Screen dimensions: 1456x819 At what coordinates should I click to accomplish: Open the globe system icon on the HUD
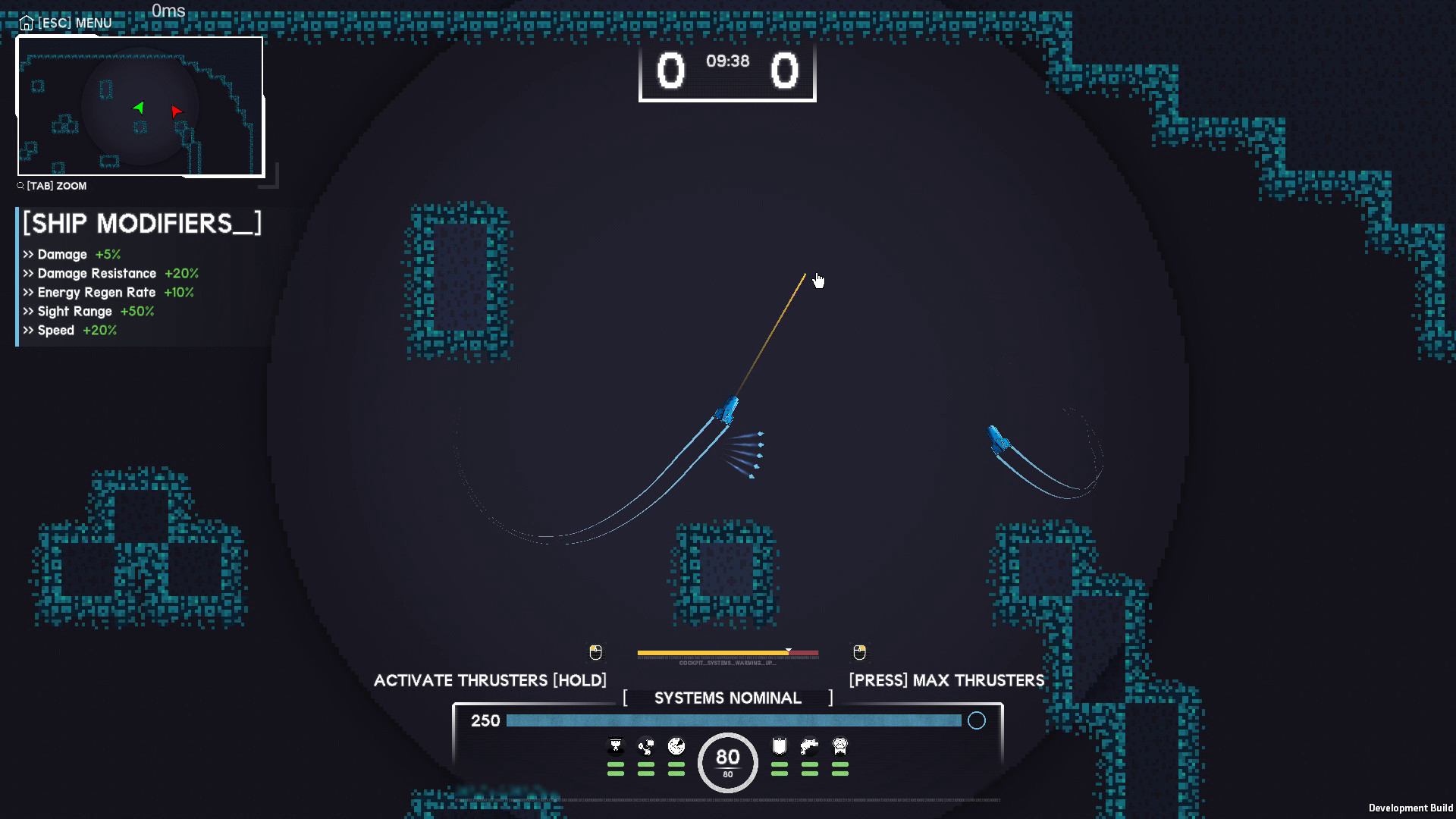coord(675,746)
